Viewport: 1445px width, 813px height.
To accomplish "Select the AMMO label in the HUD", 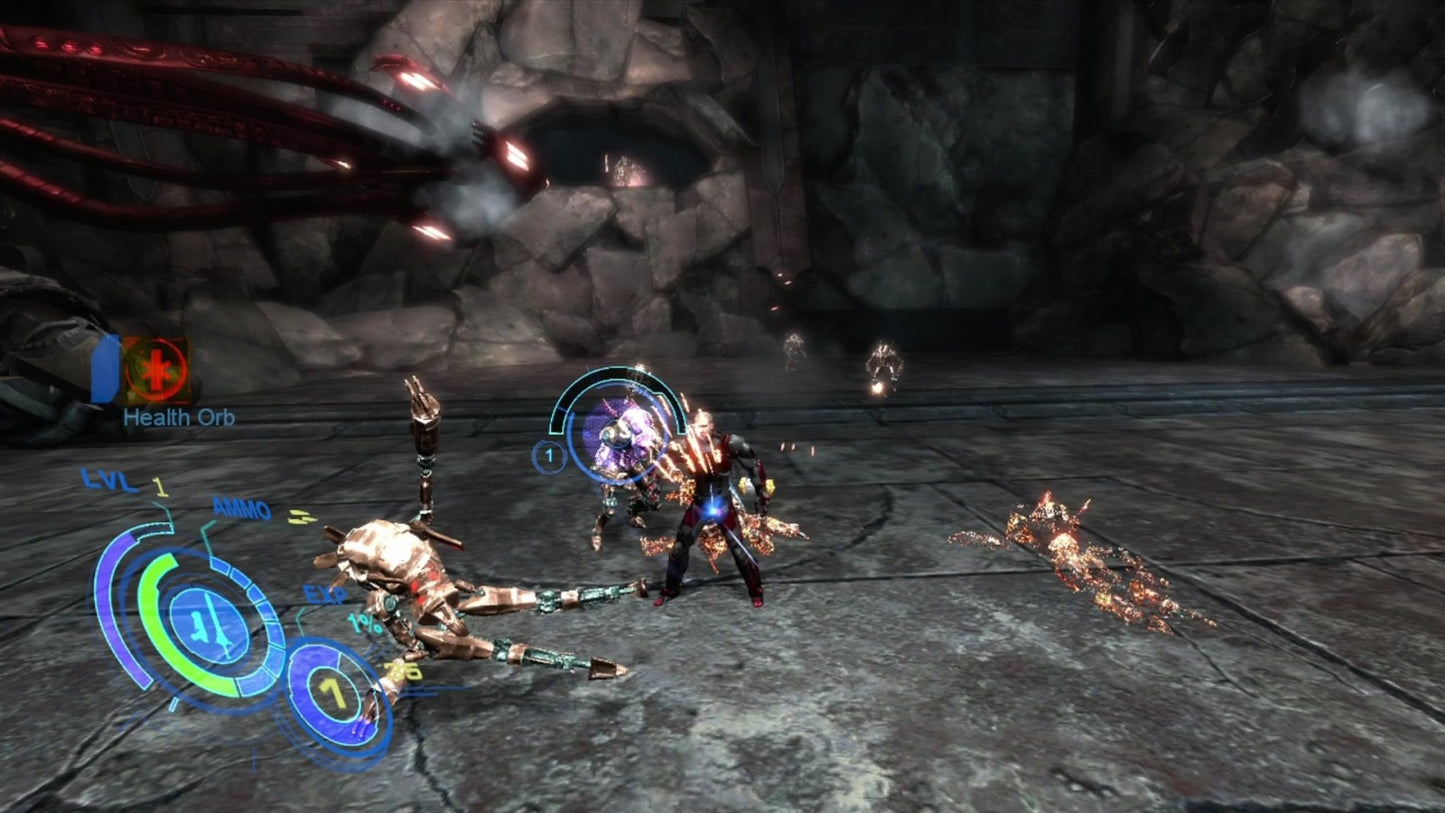I will [240, 510].
